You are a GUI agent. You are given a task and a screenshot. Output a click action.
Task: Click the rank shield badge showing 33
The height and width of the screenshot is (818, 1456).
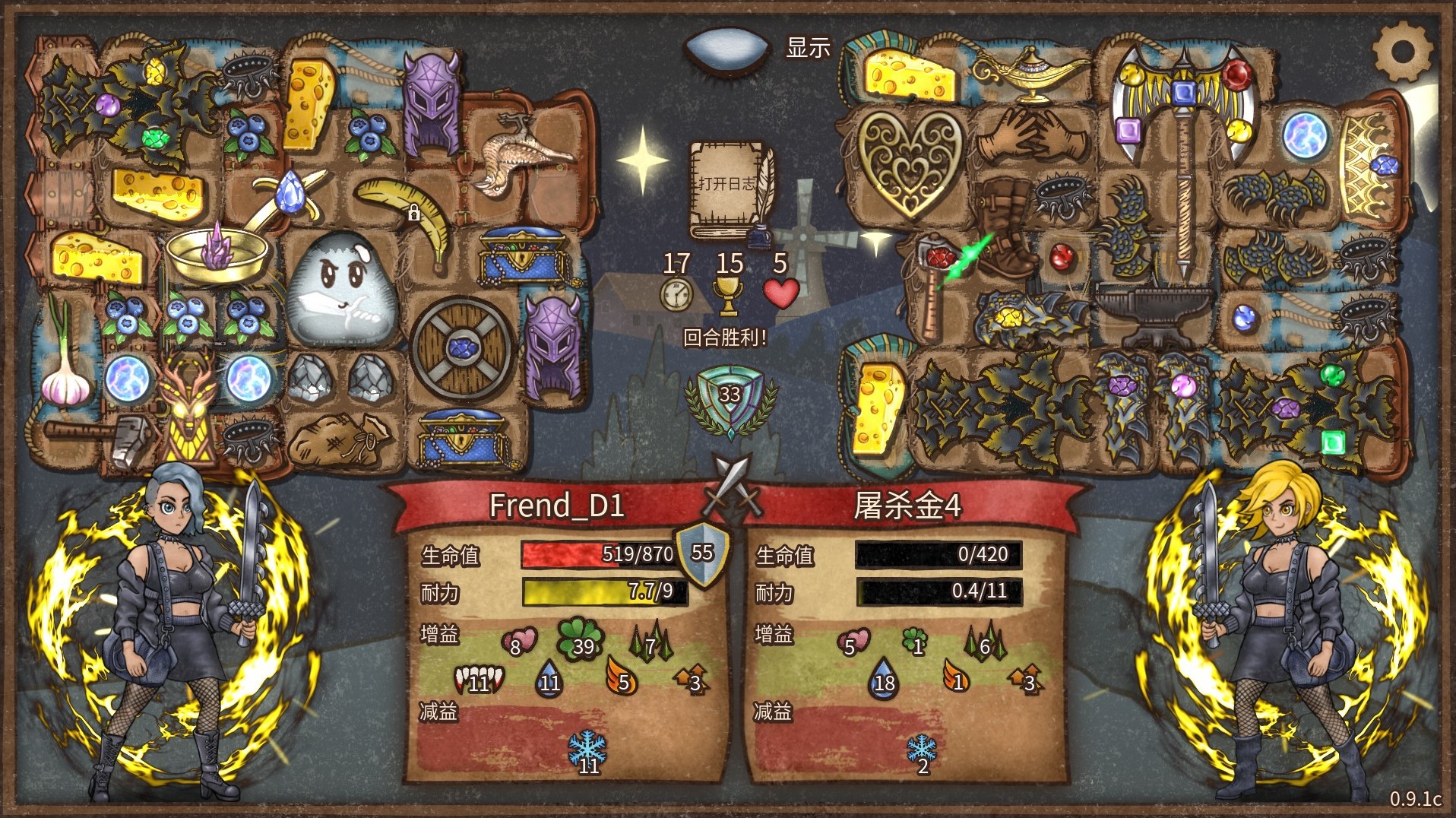(730, 396)
